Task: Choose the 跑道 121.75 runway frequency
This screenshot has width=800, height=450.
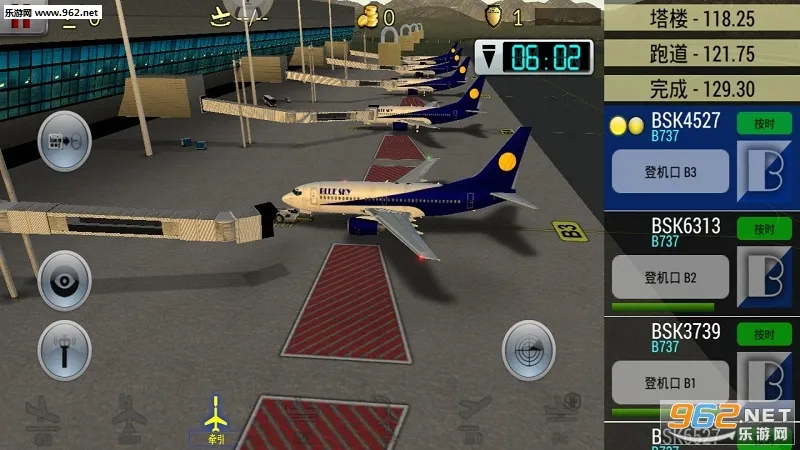Action: (x=701, y=54)
